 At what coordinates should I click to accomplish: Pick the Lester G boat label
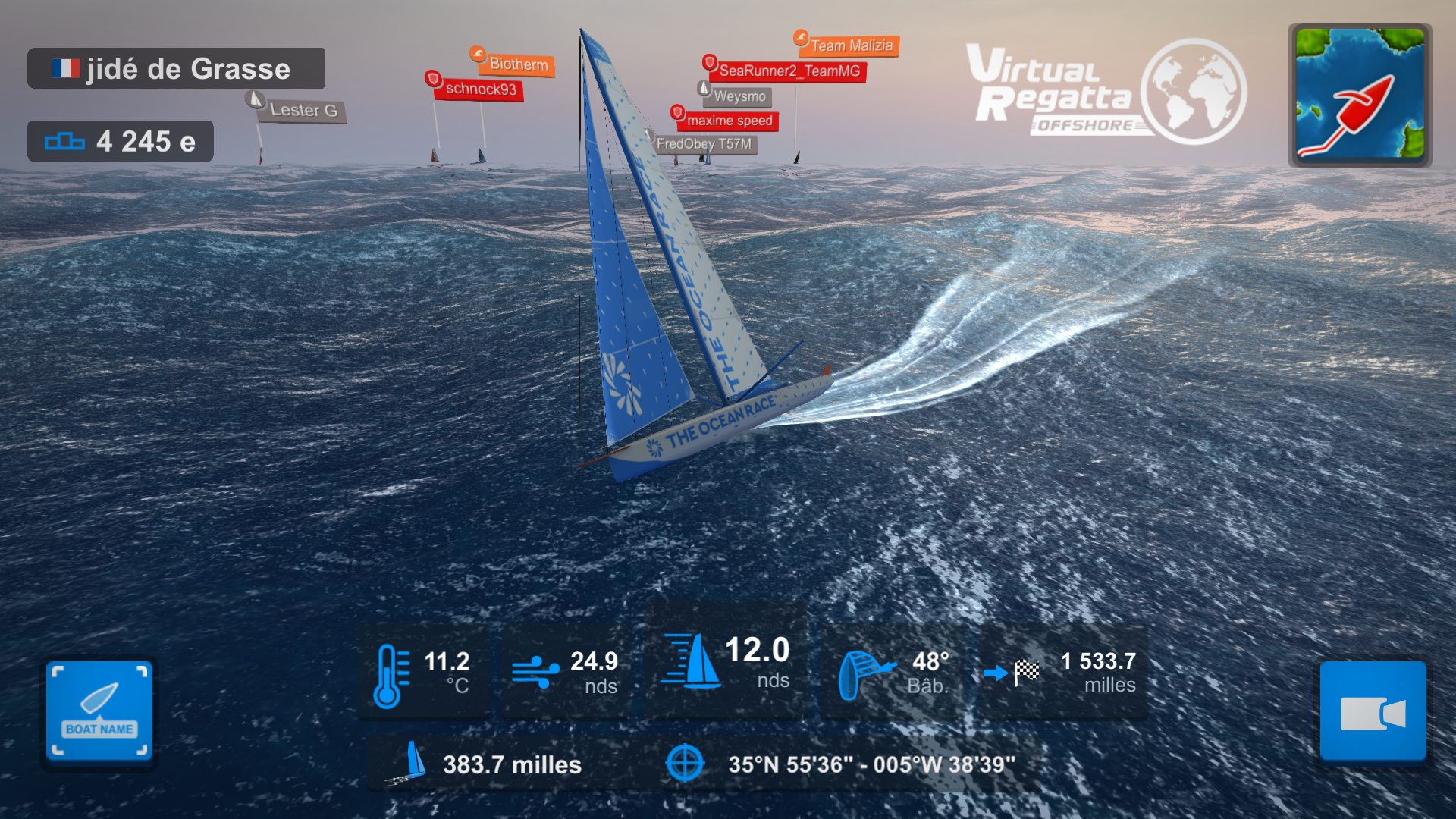(x=303, y=111)
